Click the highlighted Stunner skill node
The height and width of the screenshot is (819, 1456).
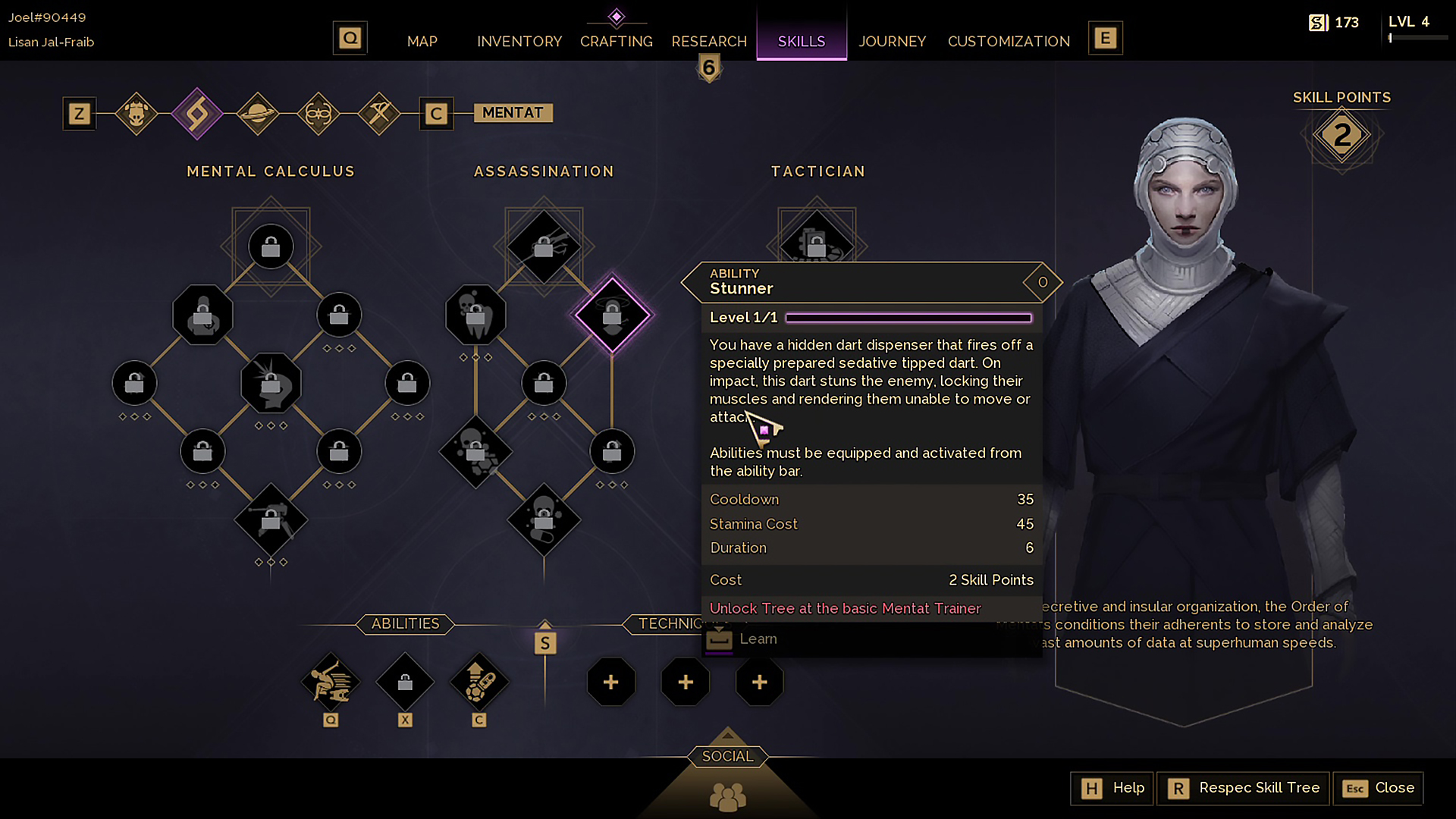612,315
